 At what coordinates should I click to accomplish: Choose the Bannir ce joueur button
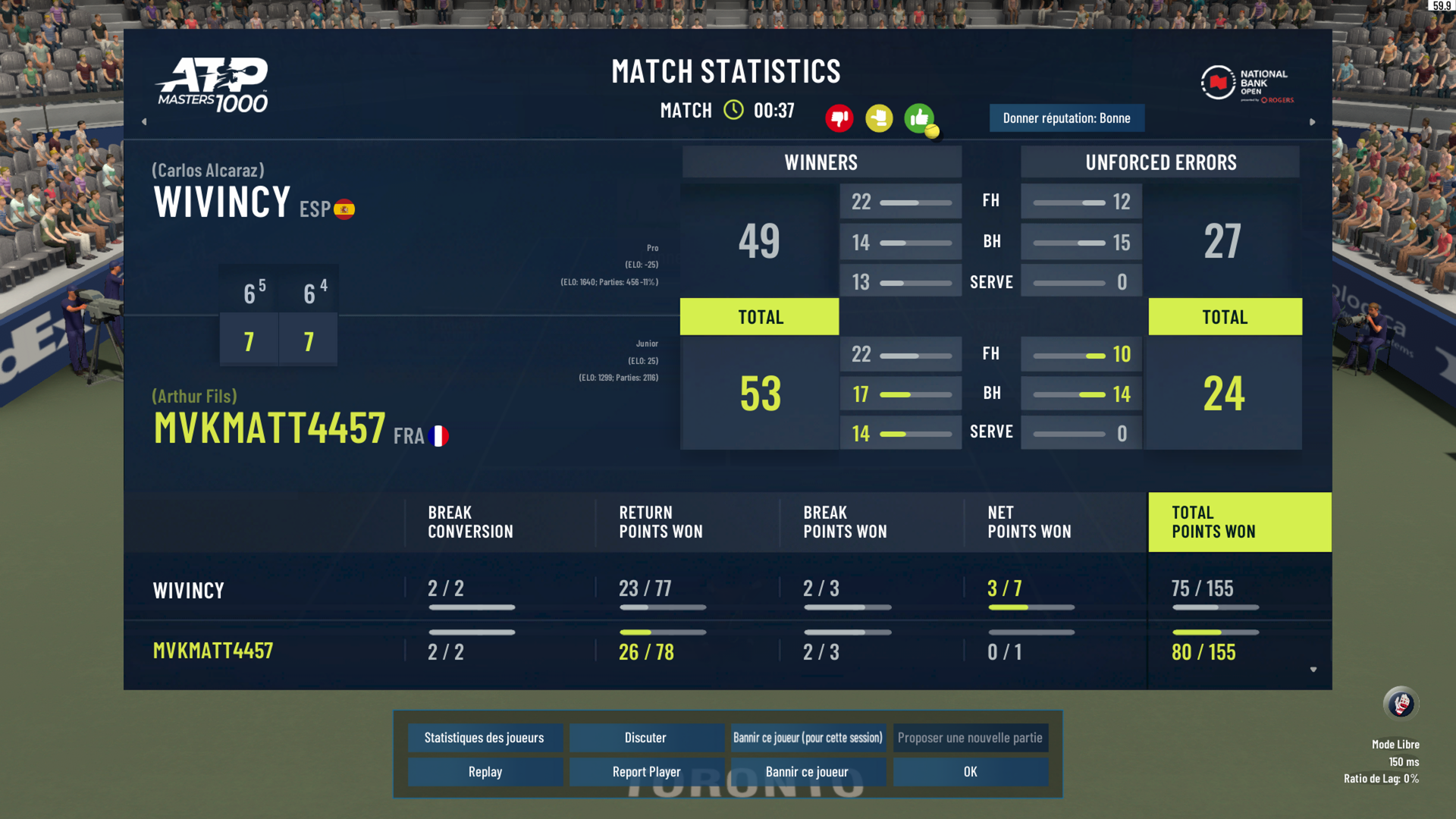click(807, 772)
